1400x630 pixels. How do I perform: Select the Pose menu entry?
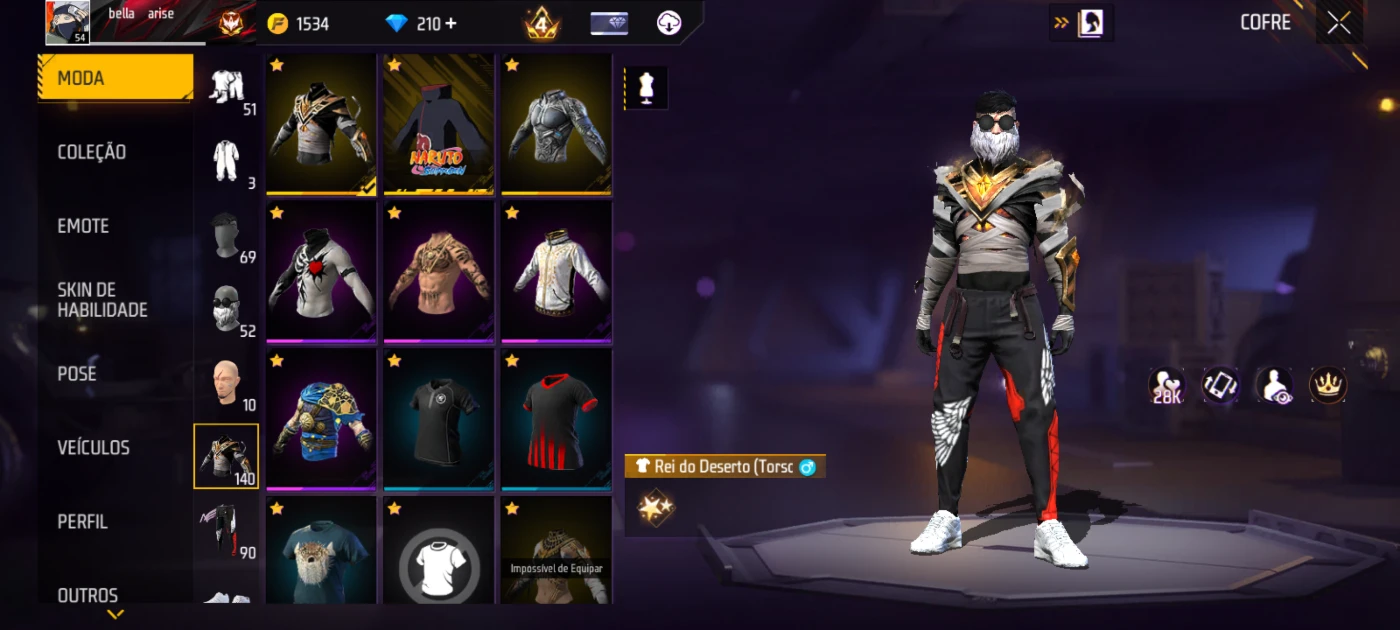tap(77, 373)
